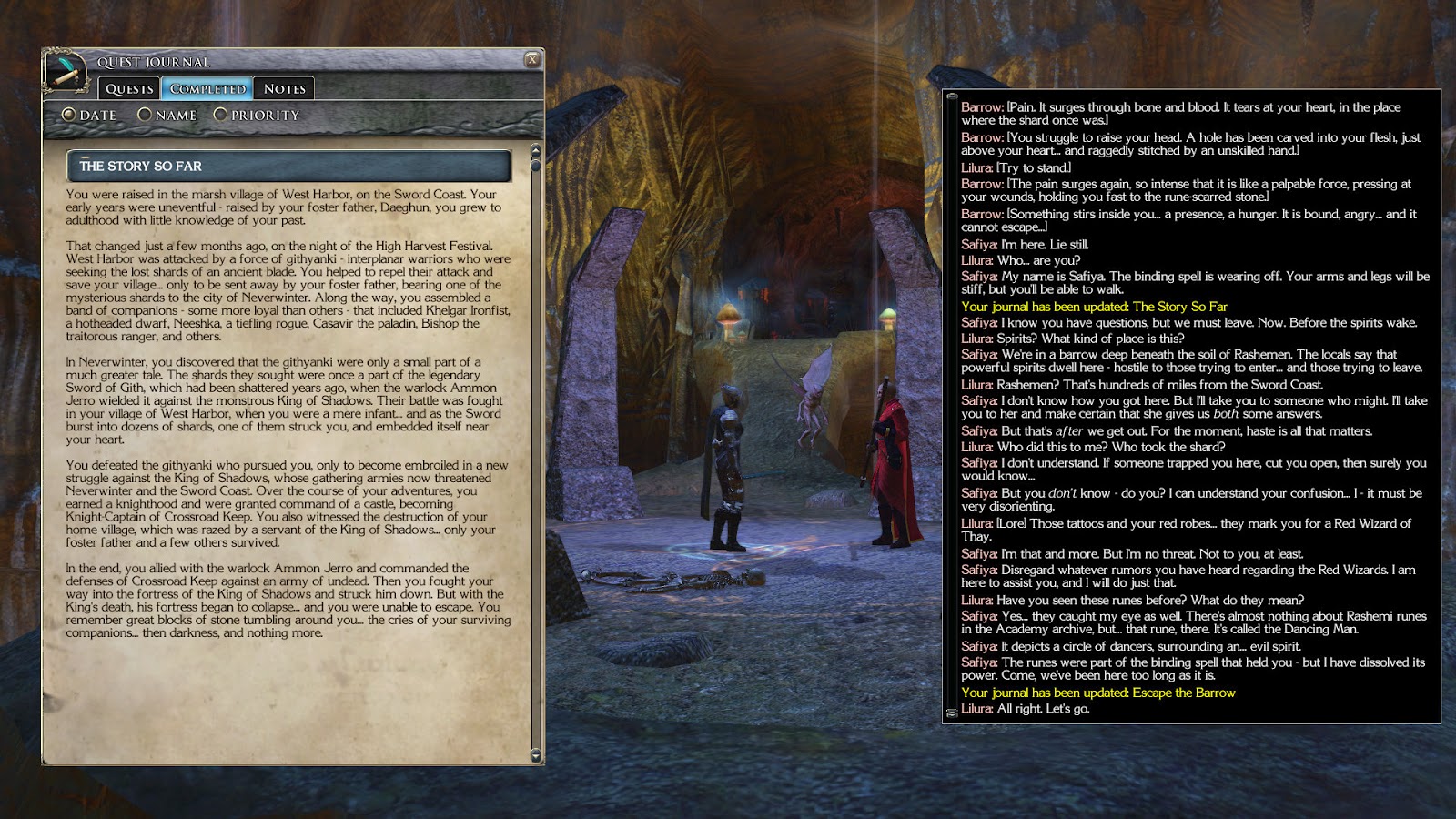Image resolution: width=1456 pixels, height=819 pixels.
Task: Switch to the Notes tab
Action: click(x=285, y=89)
